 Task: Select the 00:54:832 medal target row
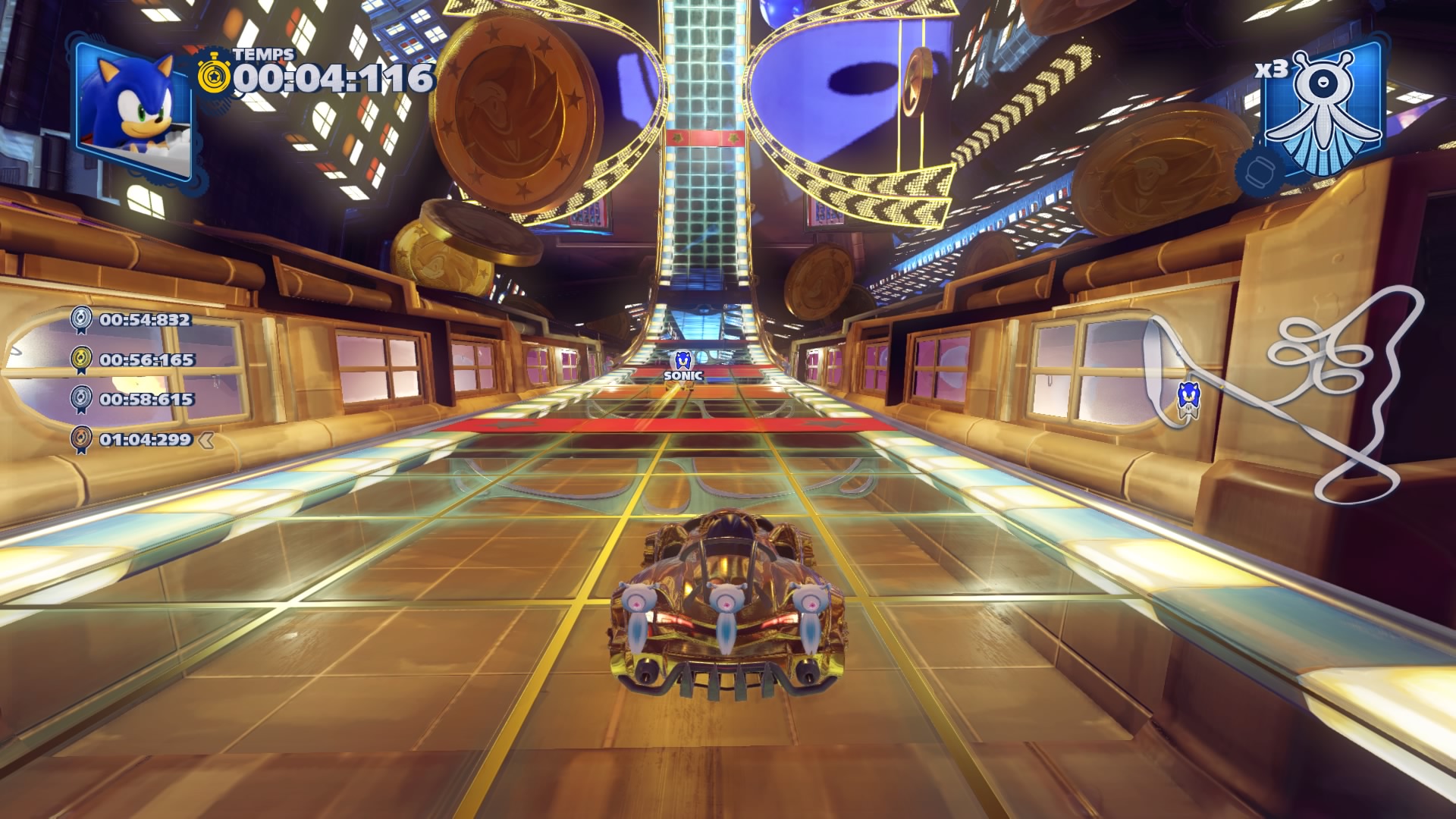(133, 320)
